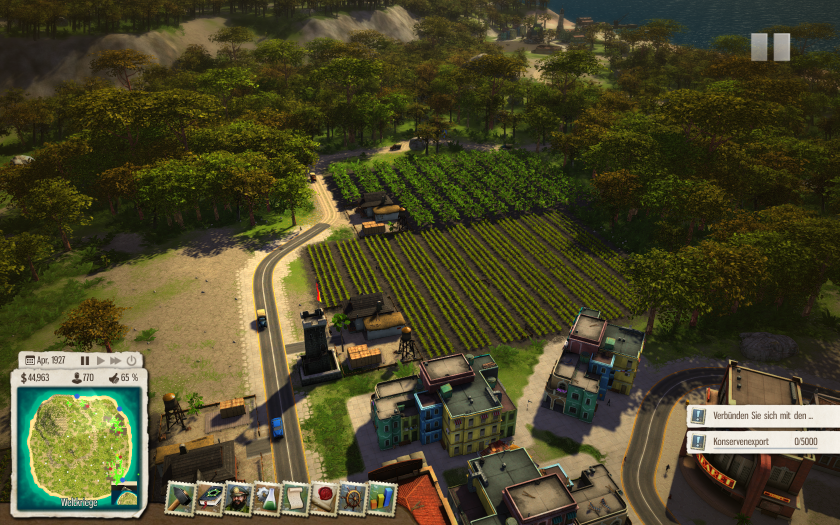Pause the game speed control
This screenshot has height=525, width=840.
[x=85, y=360]
